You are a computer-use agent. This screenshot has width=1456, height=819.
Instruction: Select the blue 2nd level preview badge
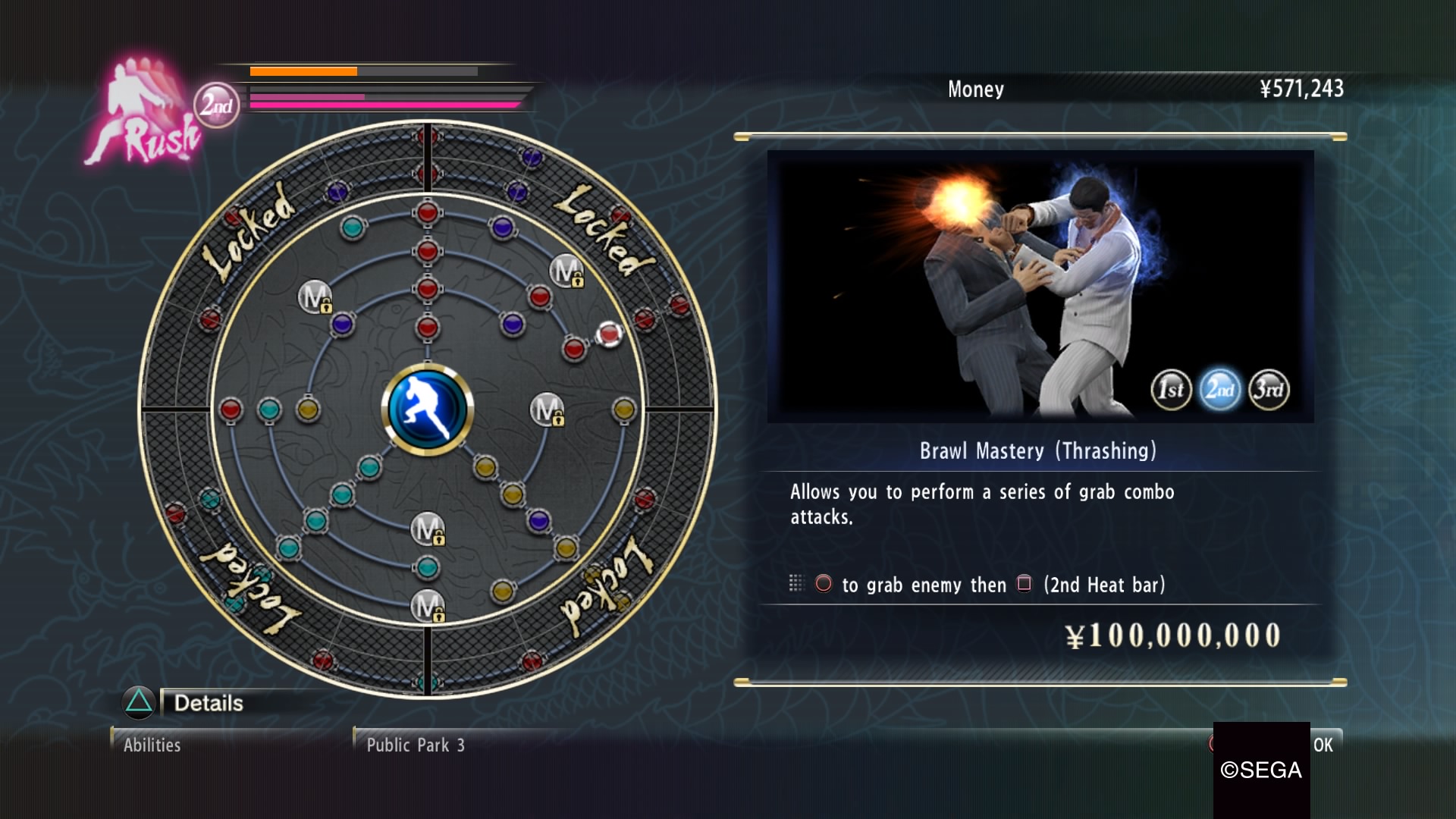pos(1220,390)
